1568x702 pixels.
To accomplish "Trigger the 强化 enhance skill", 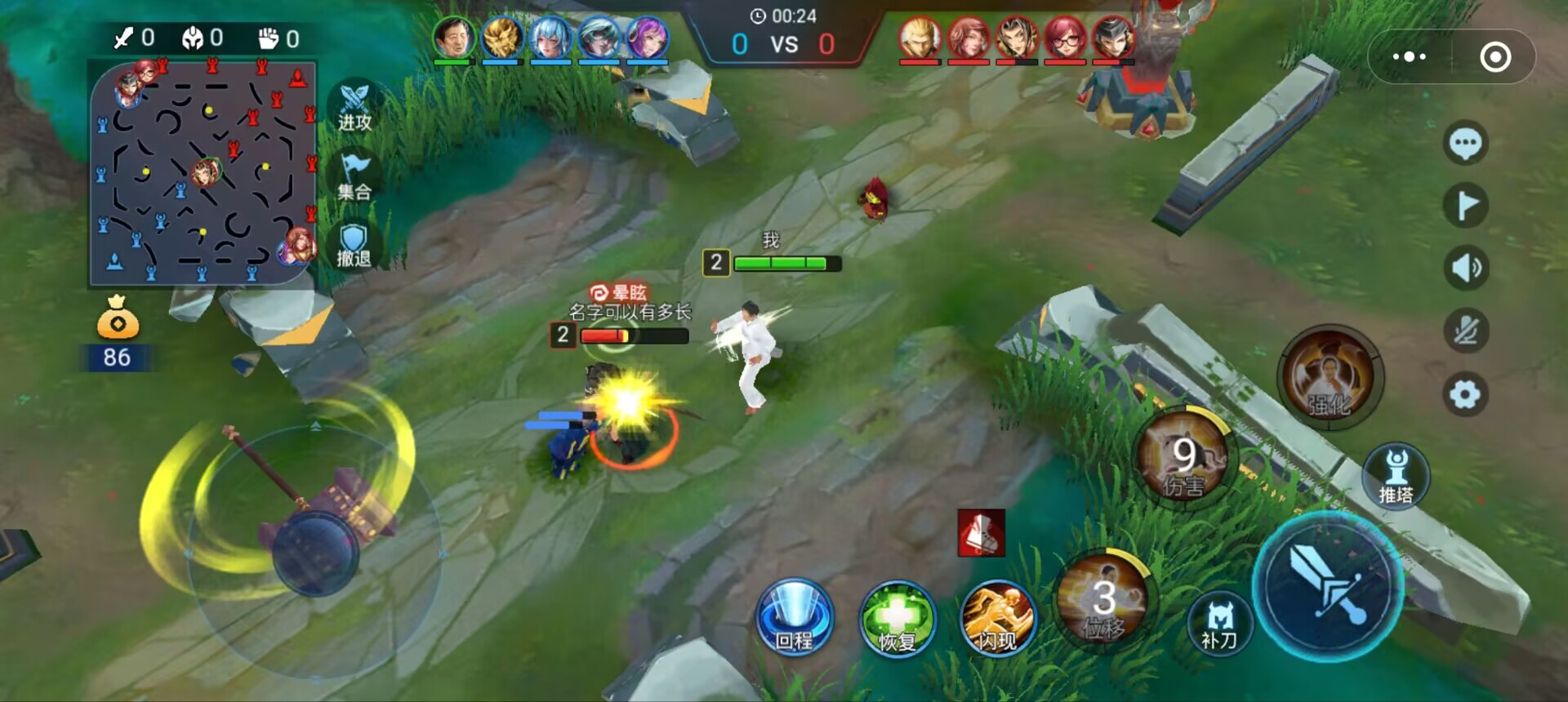I will pyautogui.click(x=1330, y=376).
